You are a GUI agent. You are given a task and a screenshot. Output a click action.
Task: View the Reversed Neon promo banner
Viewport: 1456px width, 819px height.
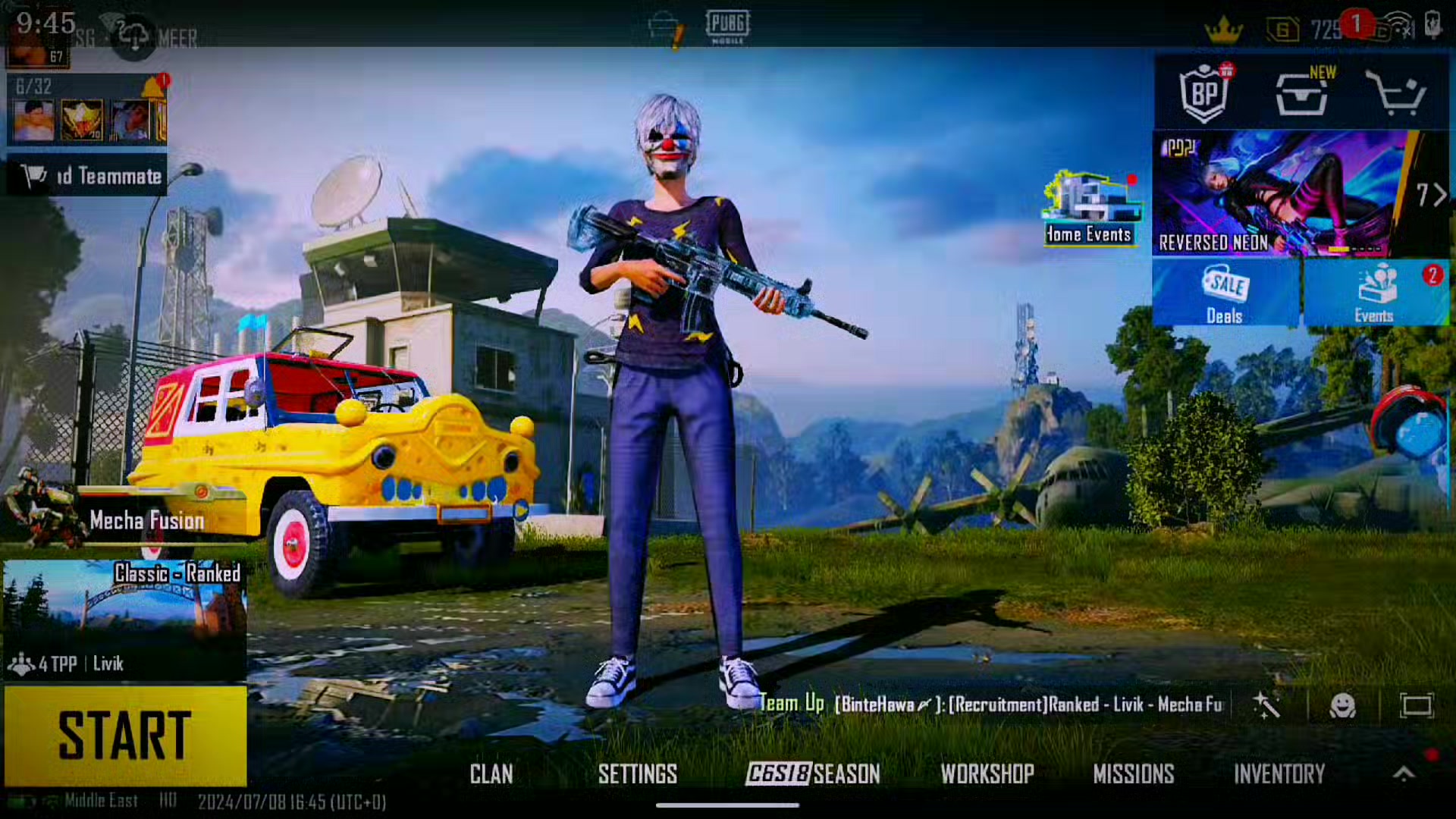click(x=1282, y=194)
